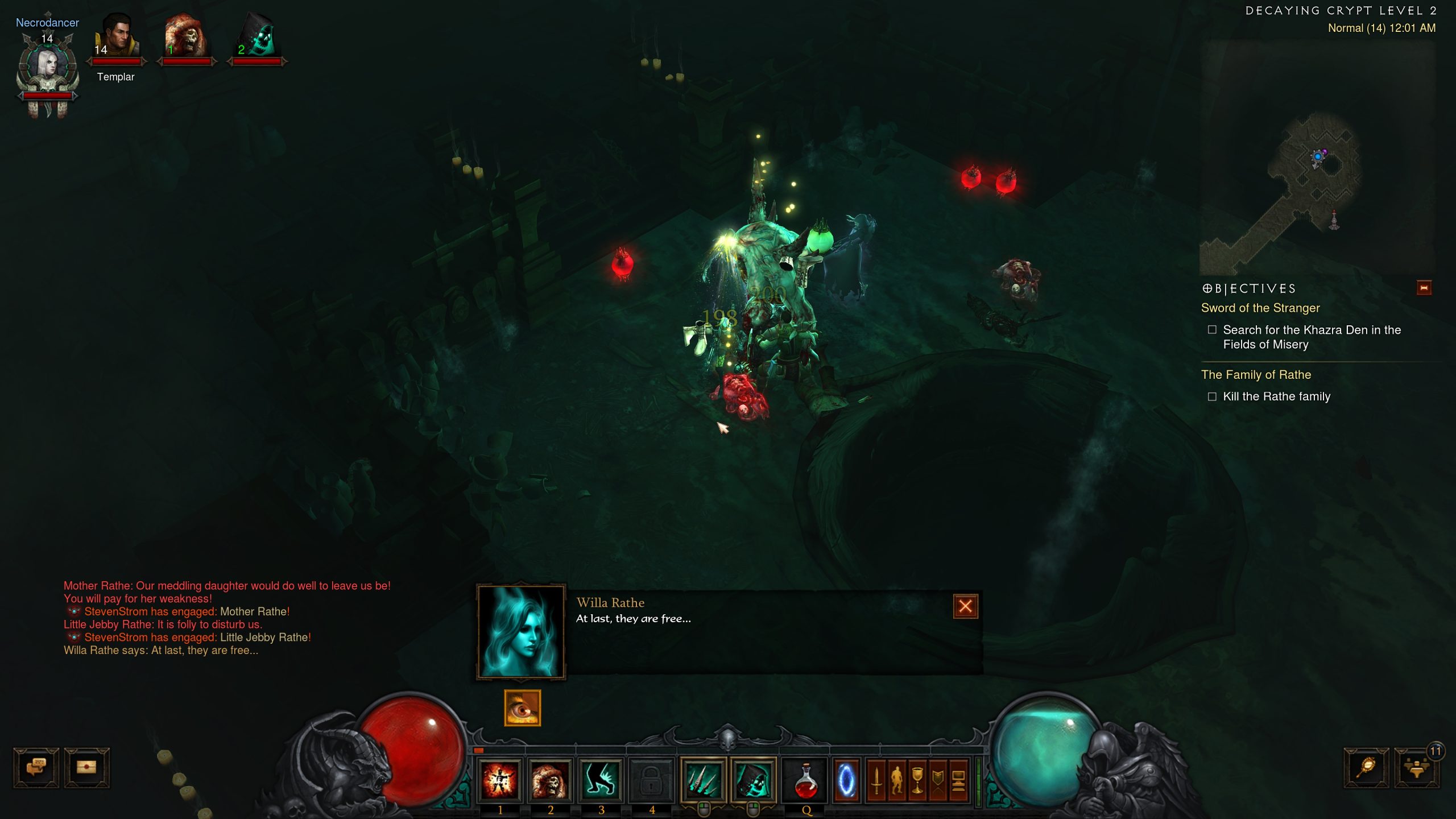
Task: Cast the movement skill in slot 3
Action: (x=600, y=779)
